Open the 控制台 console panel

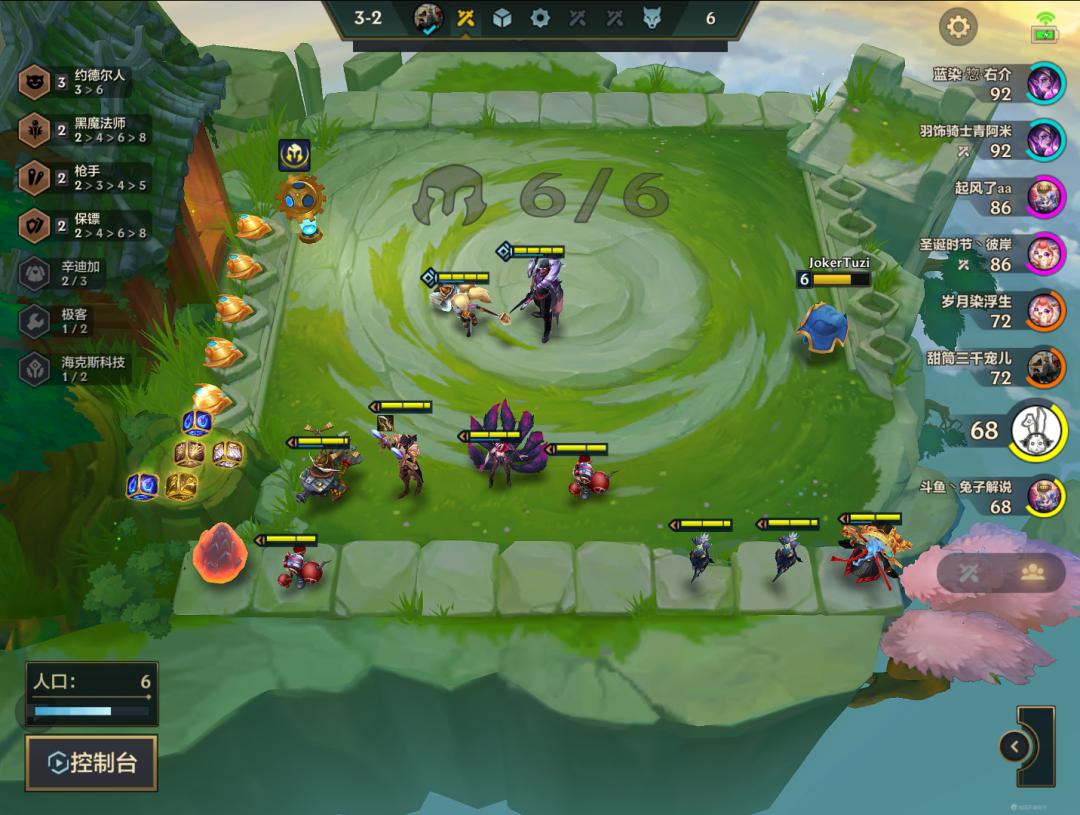pyautogui.click(x=91, y=763)
